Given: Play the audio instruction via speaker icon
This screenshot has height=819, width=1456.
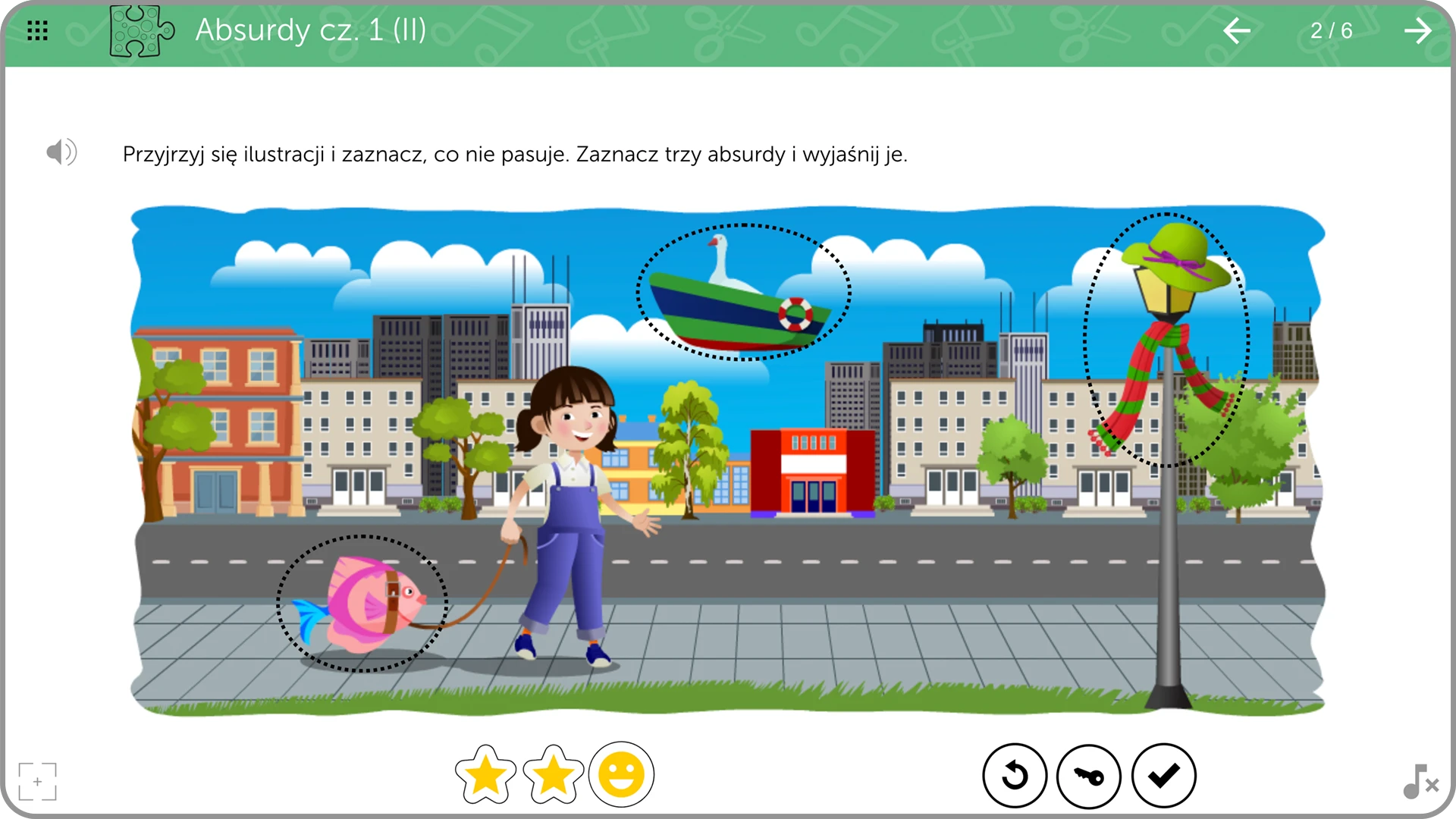Looking at the screenshot, I should (61, 152).
